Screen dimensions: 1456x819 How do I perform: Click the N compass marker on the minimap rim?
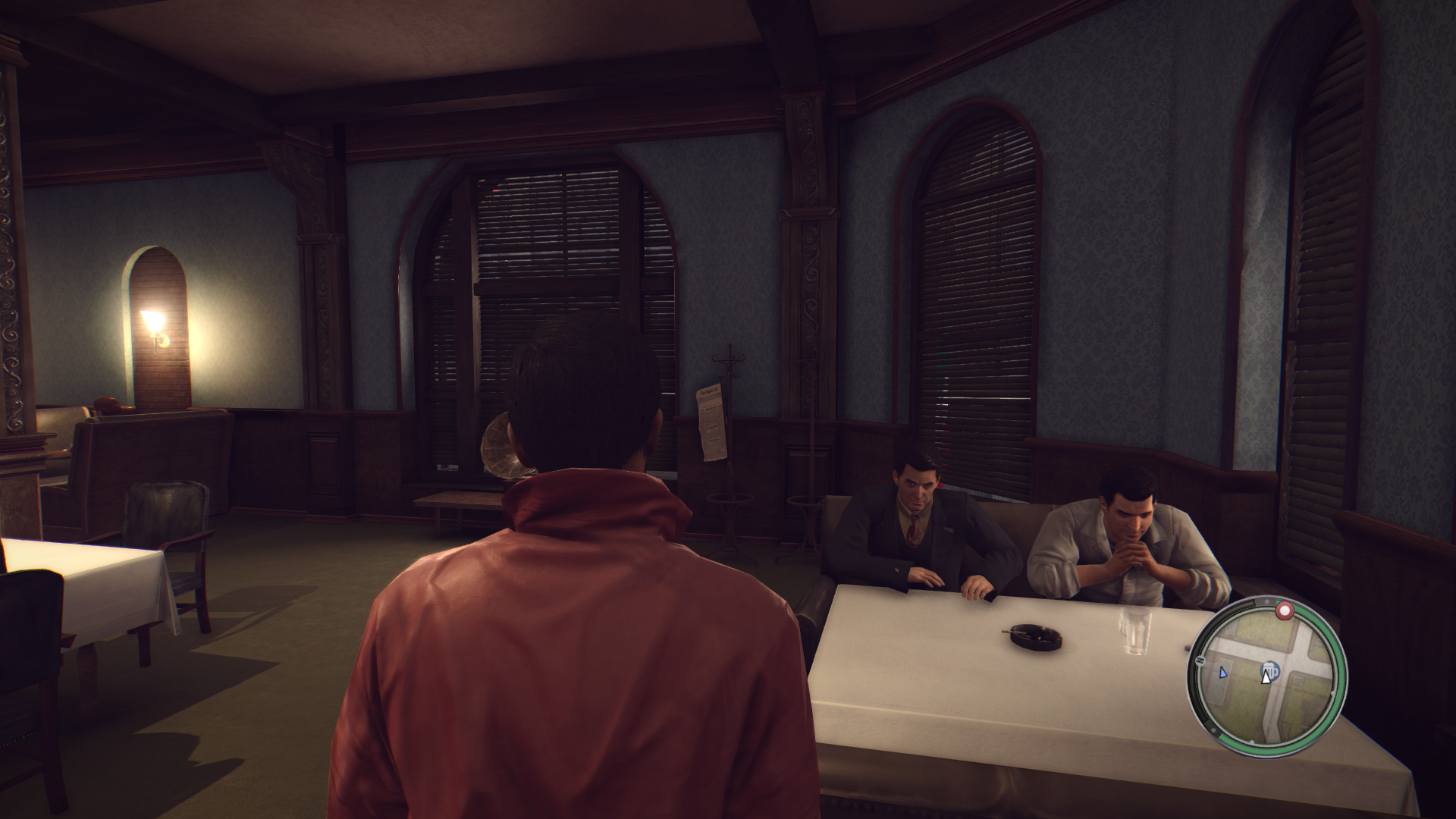pos(1199,661)
